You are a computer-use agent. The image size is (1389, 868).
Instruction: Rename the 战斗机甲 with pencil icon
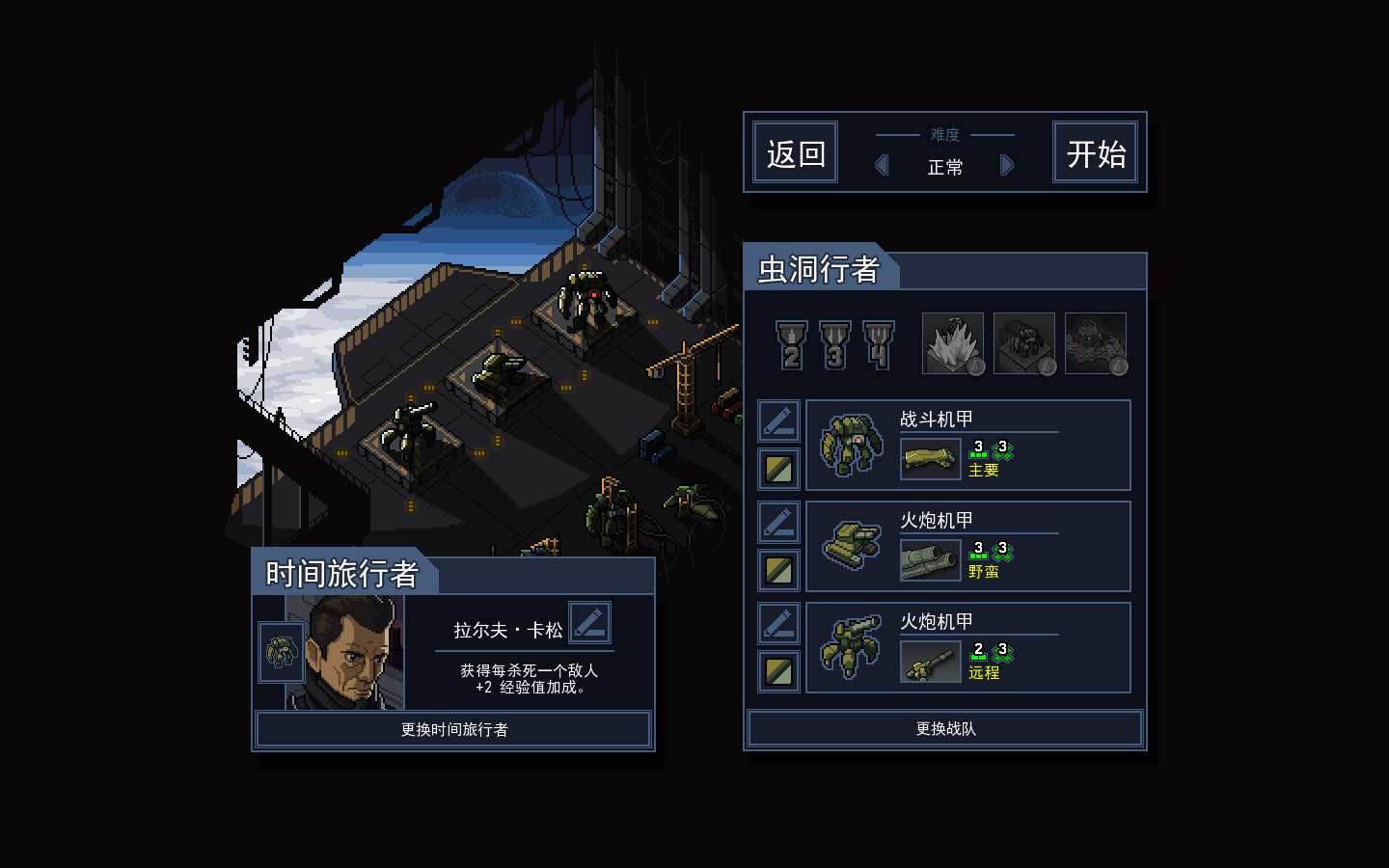pyautogui.click(x=778, y=421)
